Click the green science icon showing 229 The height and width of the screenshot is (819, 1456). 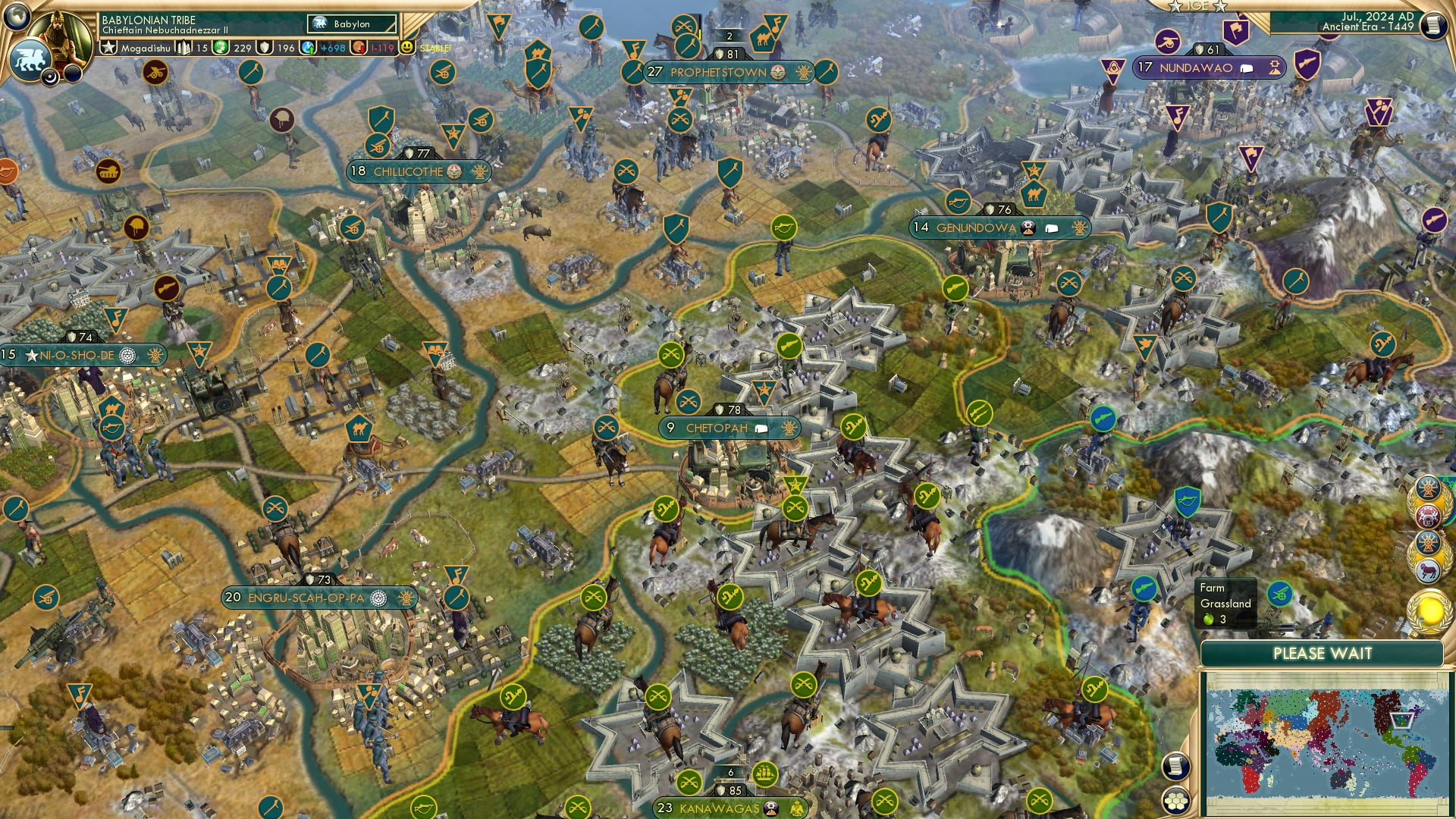[x=220, y=48]
